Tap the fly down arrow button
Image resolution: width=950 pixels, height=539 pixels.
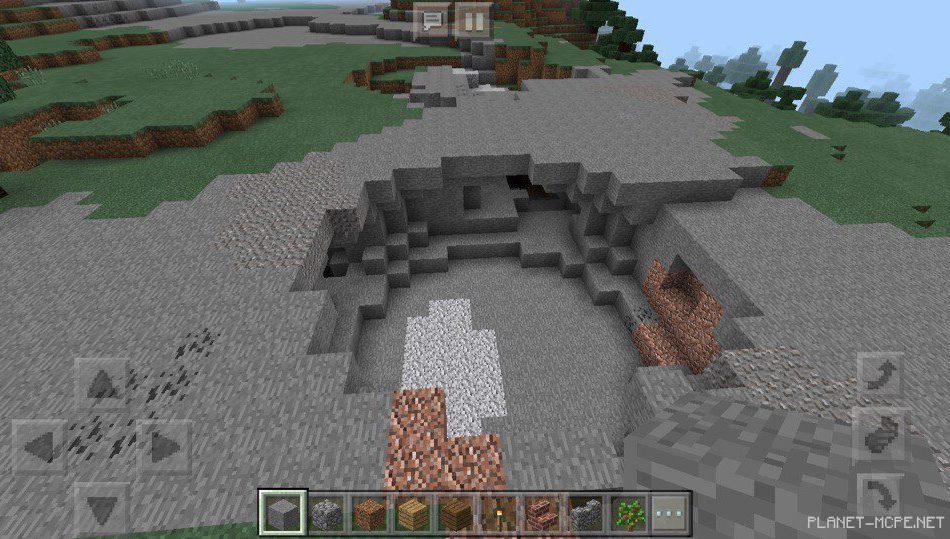coord(880,496)
